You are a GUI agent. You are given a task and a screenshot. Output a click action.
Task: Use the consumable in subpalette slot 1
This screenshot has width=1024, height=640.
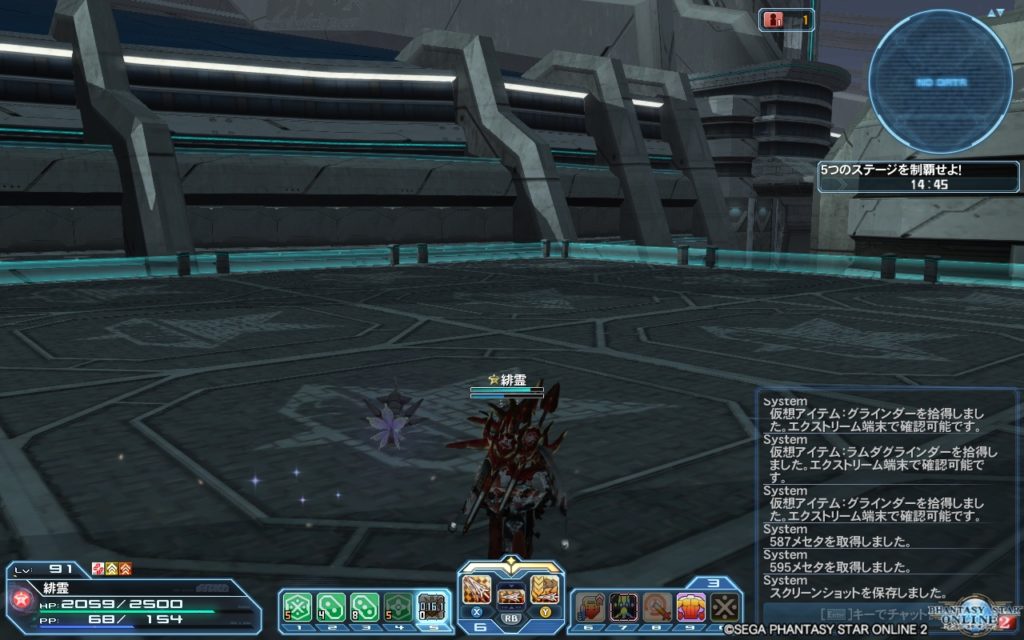tap(295, 605)
